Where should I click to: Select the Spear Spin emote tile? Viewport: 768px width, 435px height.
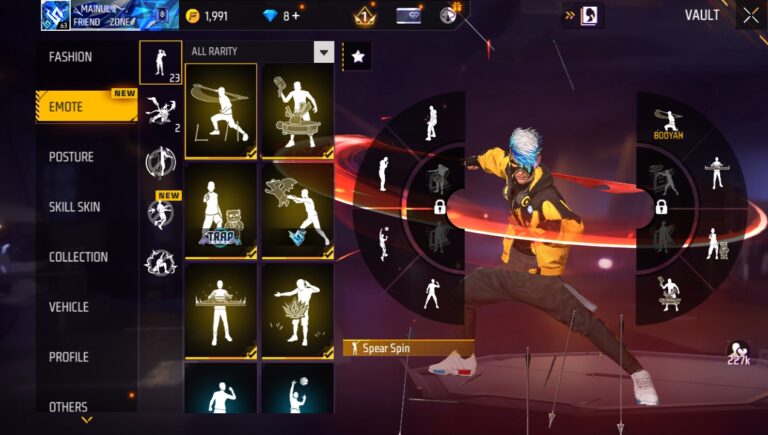tap(221, 111)
